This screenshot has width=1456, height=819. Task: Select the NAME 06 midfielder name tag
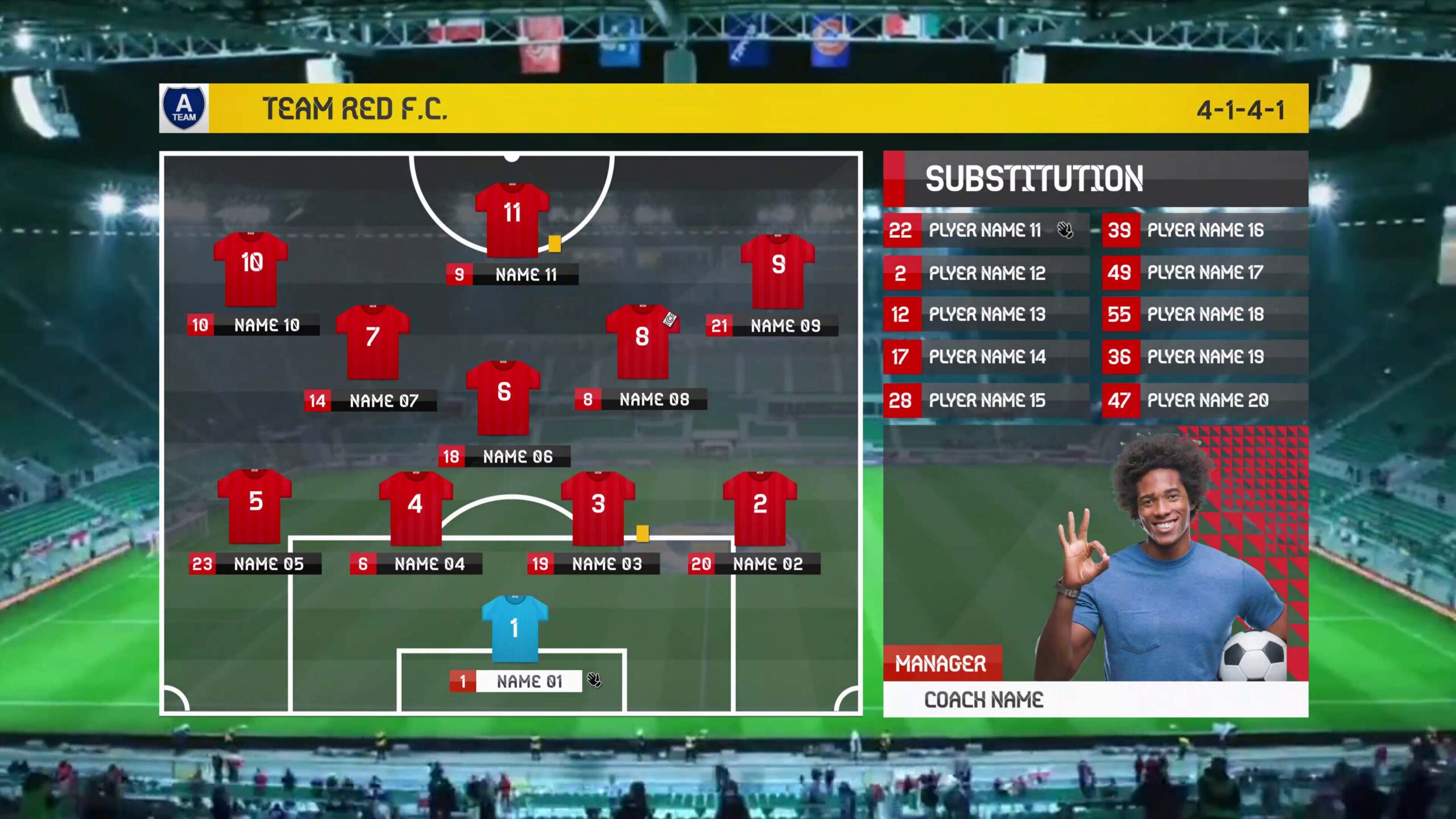pyautogui.click(x=504, y=457)
